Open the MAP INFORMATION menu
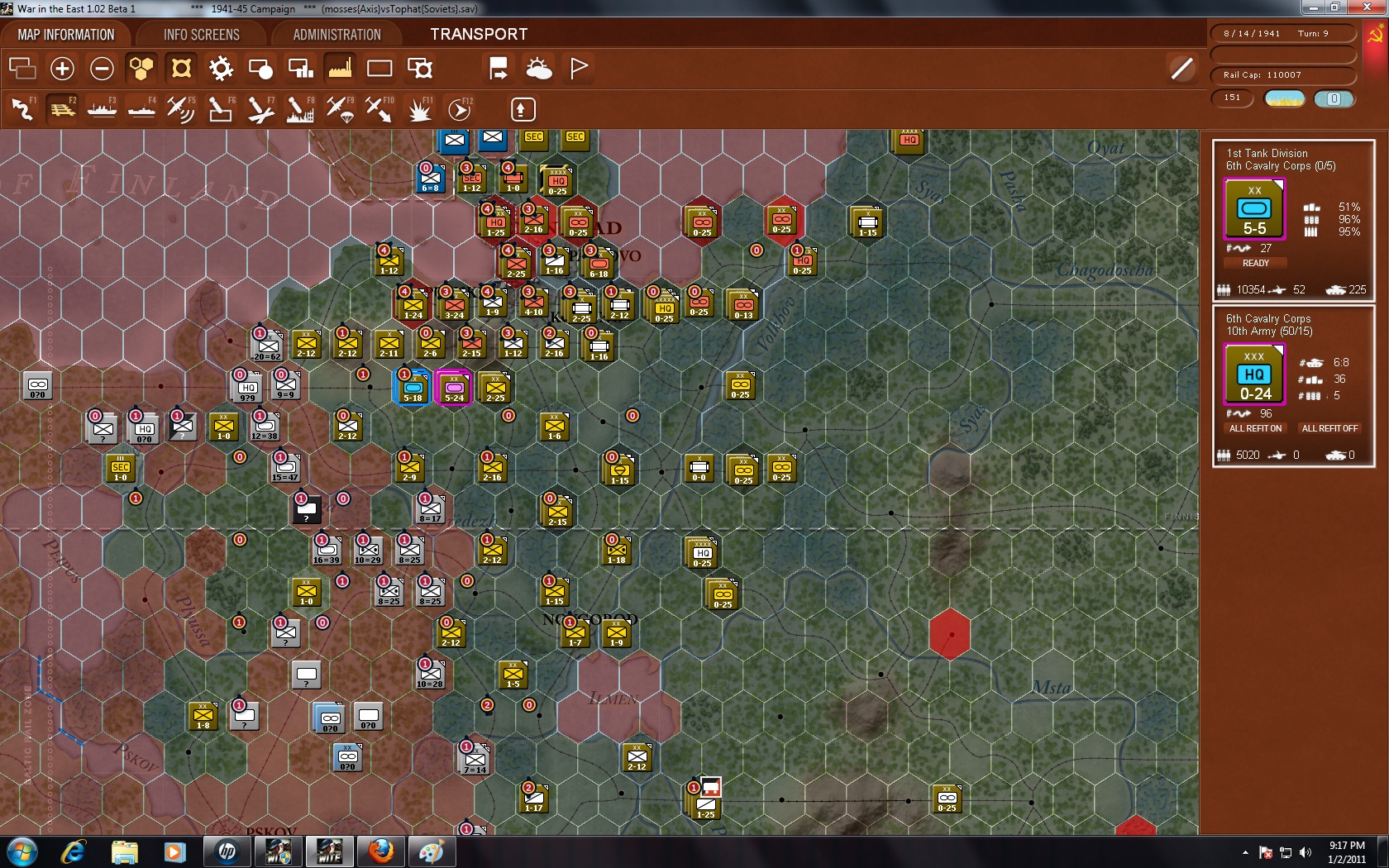 click(x=66, y=34)
